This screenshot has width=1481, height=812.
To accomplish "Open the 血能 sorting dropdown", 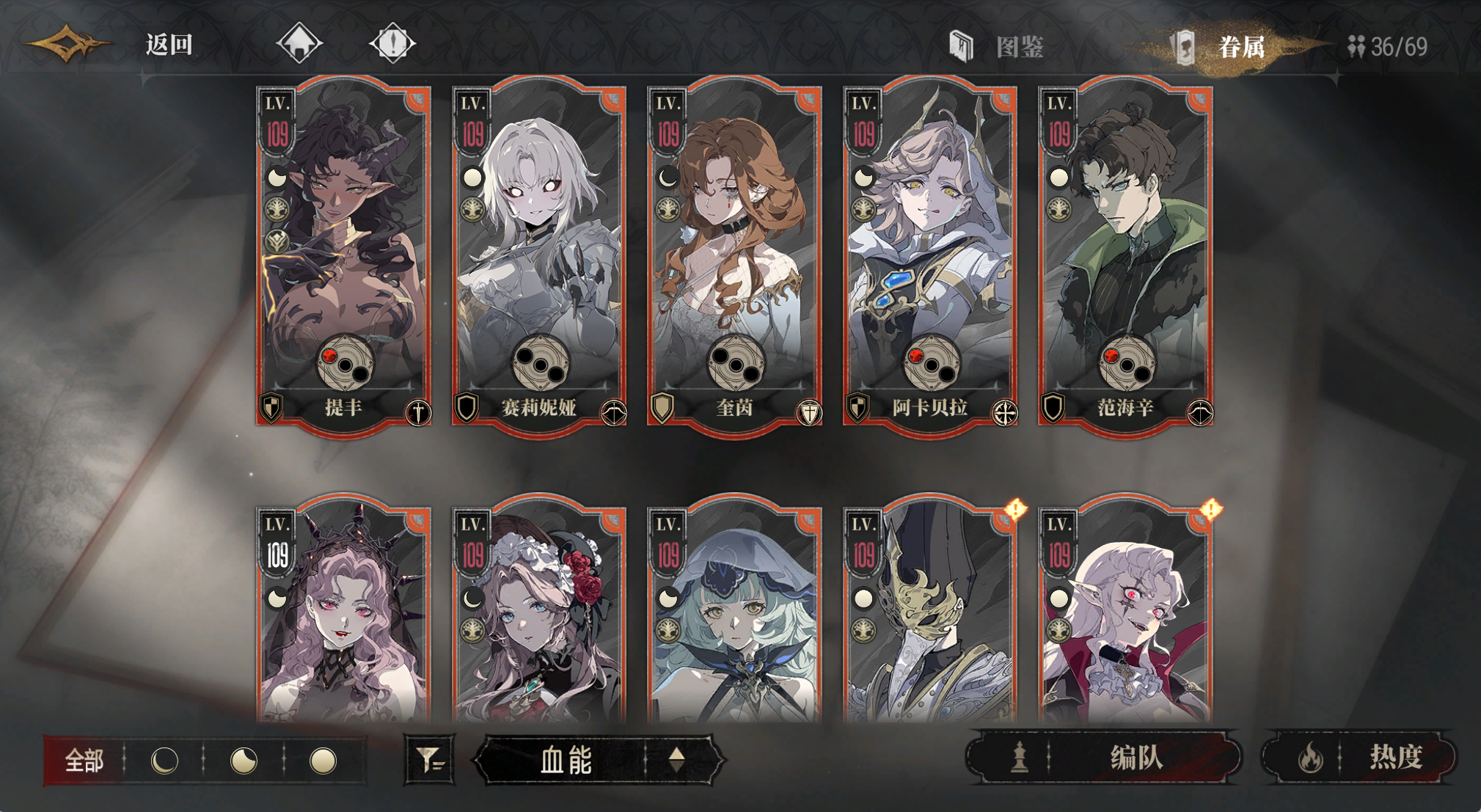I will click(565, 760).
